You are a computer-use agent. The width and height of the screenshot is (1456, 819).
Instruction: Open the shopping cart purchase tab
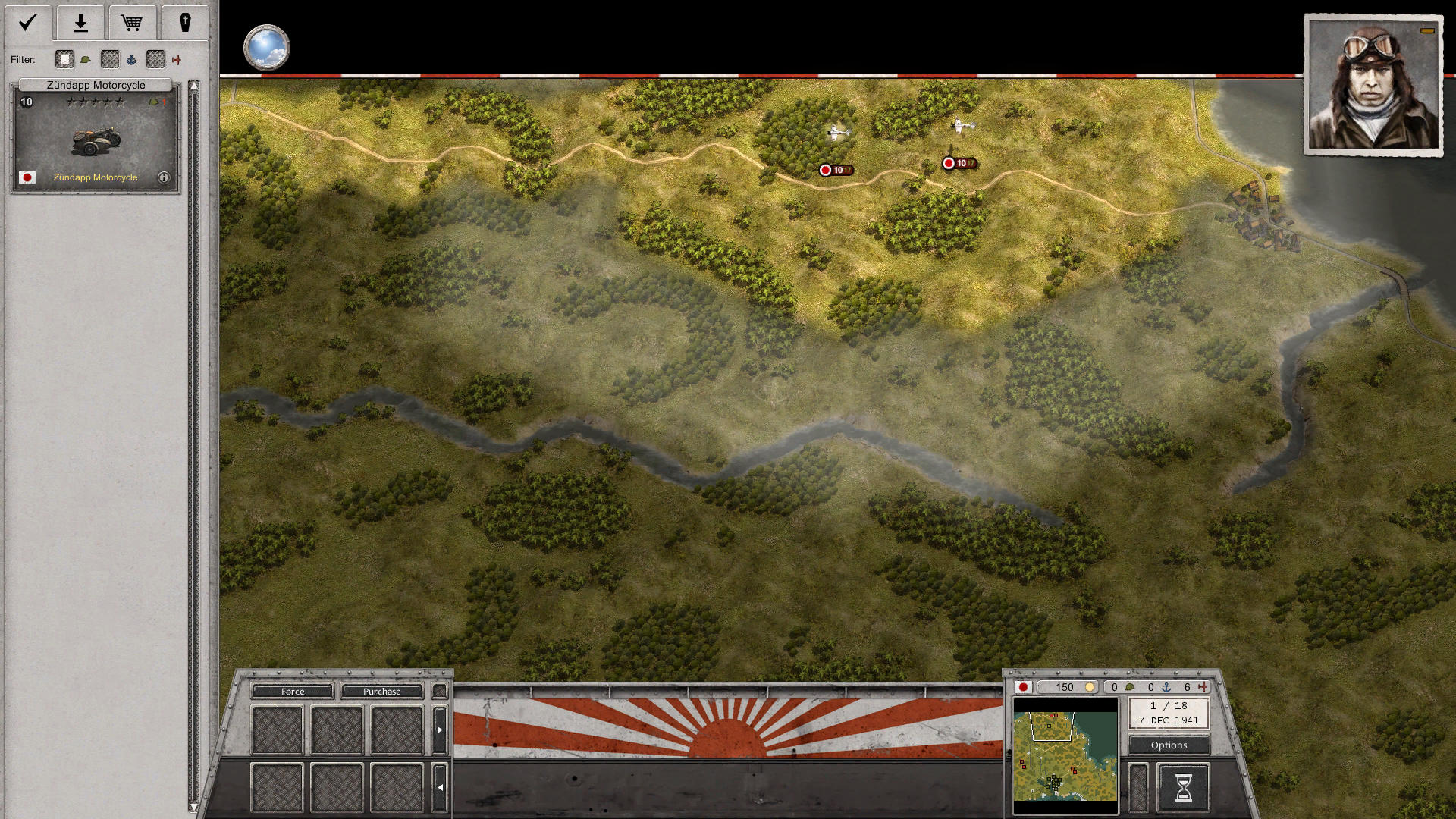(x=133, y=23)
